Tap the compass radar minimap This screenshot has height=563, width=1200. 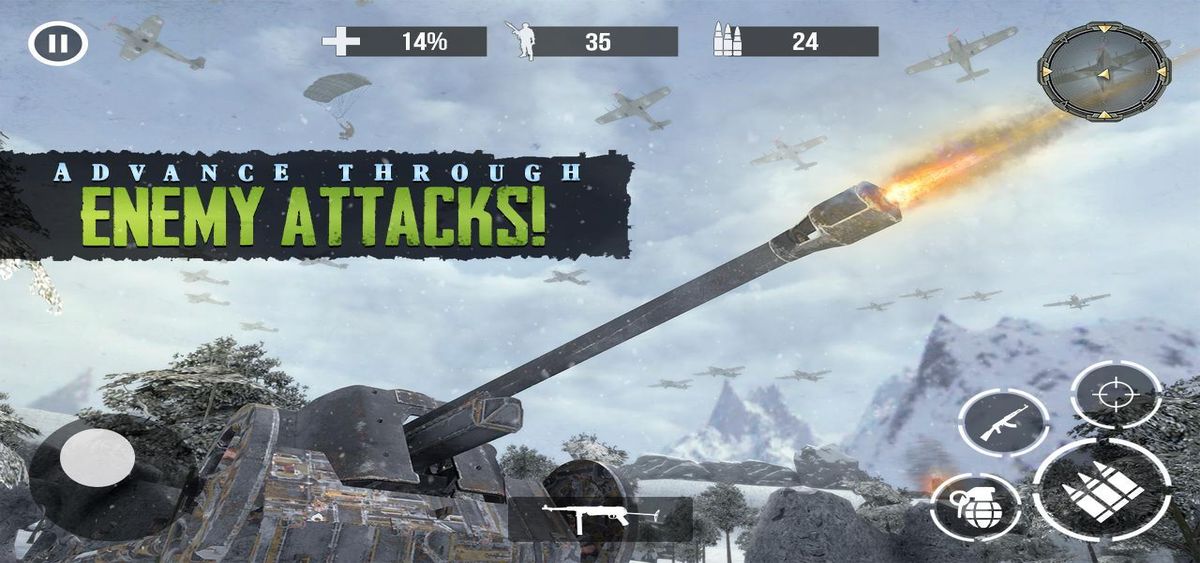pos(1103,71)
